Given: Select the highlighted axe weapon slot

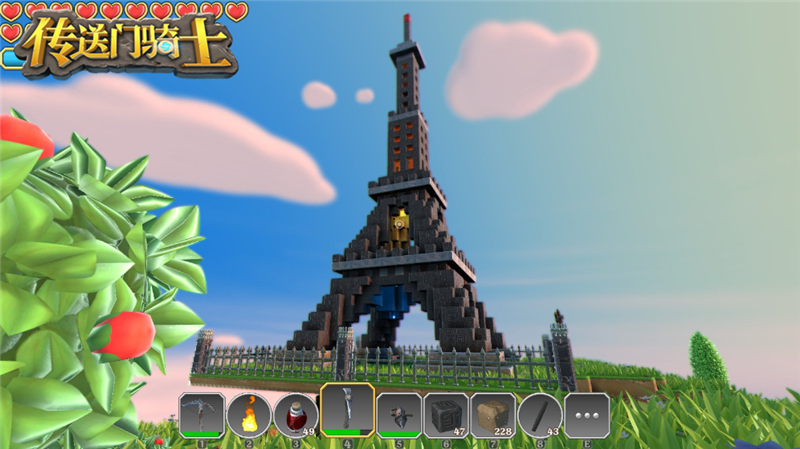Looking at the screenshot, I should coord(347,410).
